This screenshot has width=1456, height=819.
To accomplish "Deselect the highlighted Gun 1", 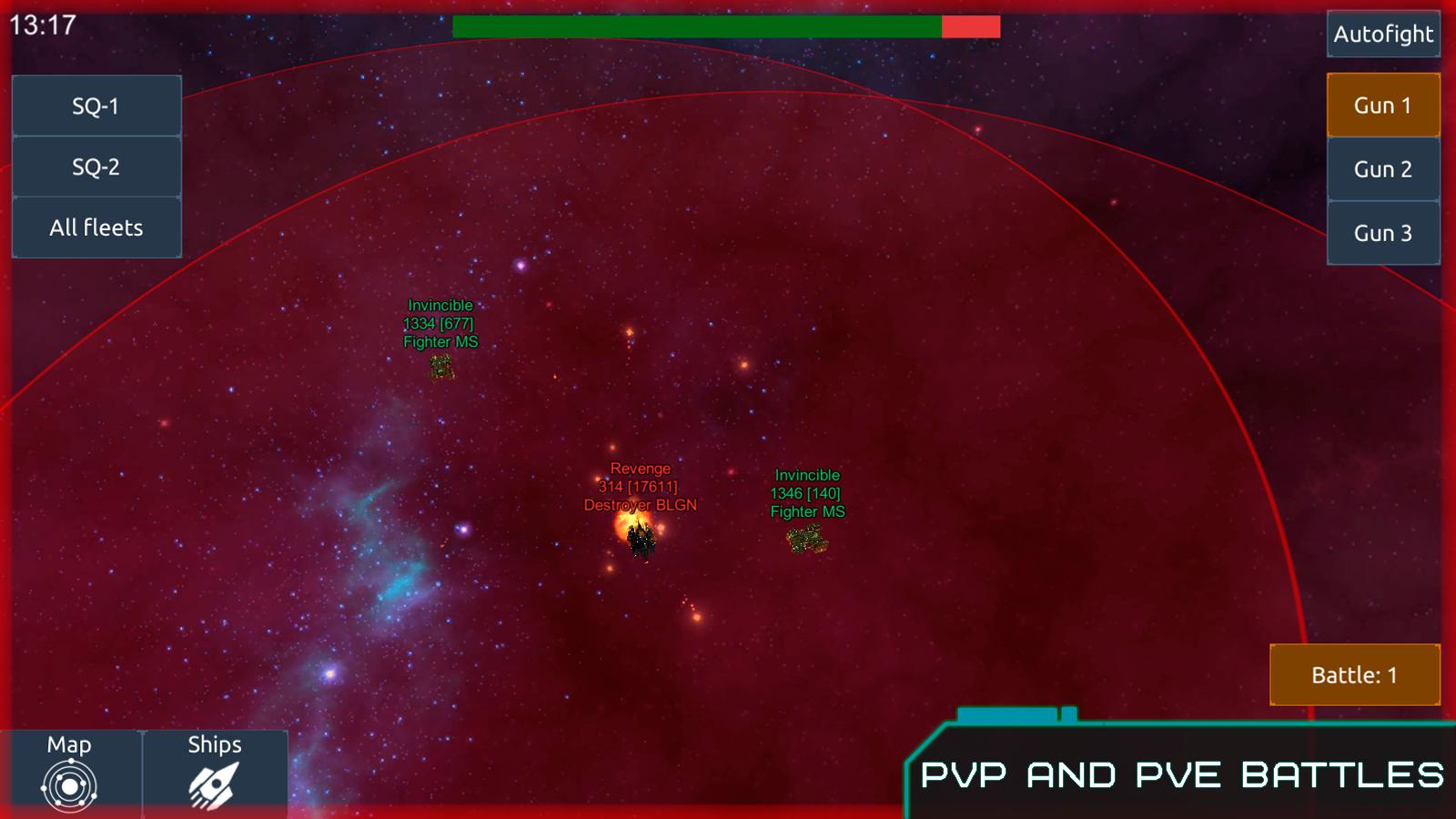I will coord(1383,105).
